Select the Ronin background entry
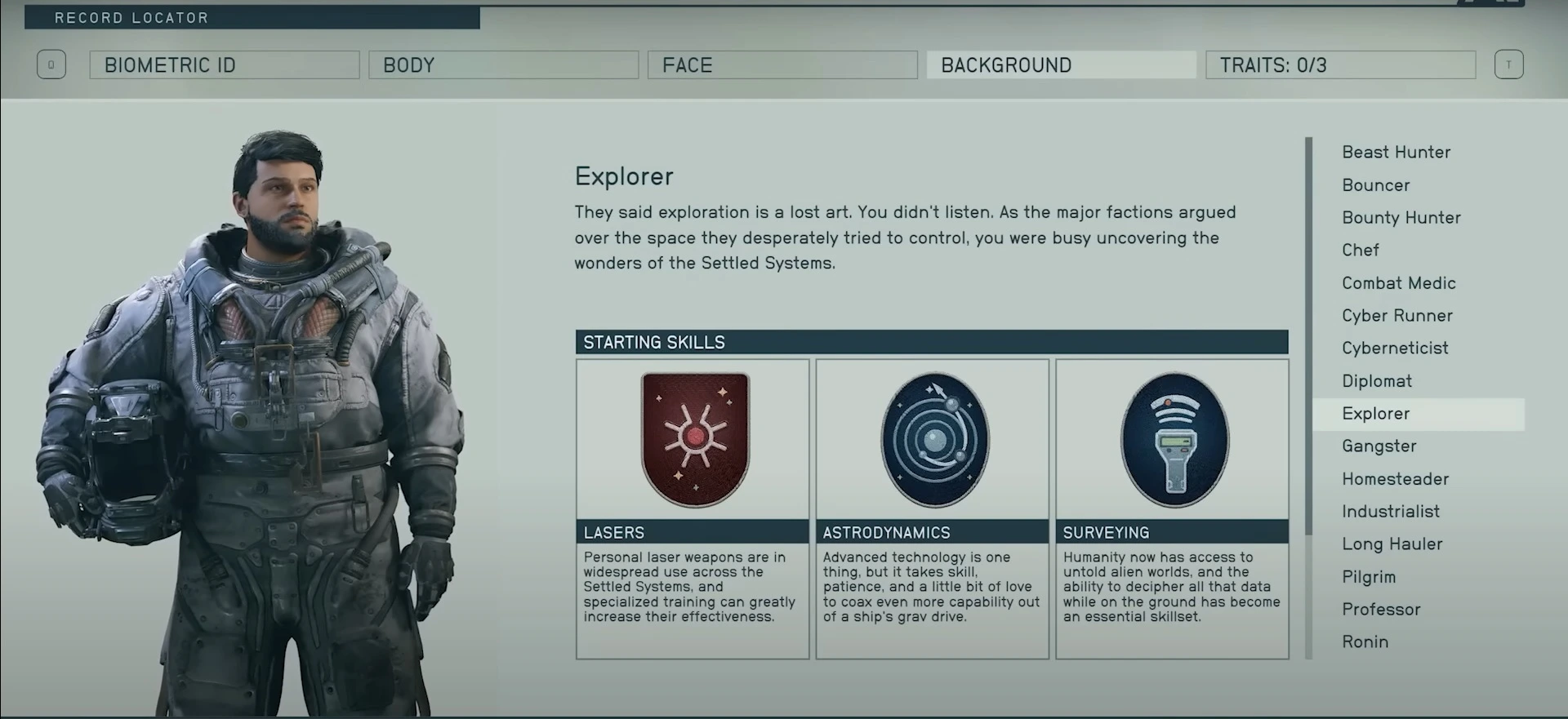Image resolution: width=1568 pixels, height=719 pixels. coord(1365,641)
